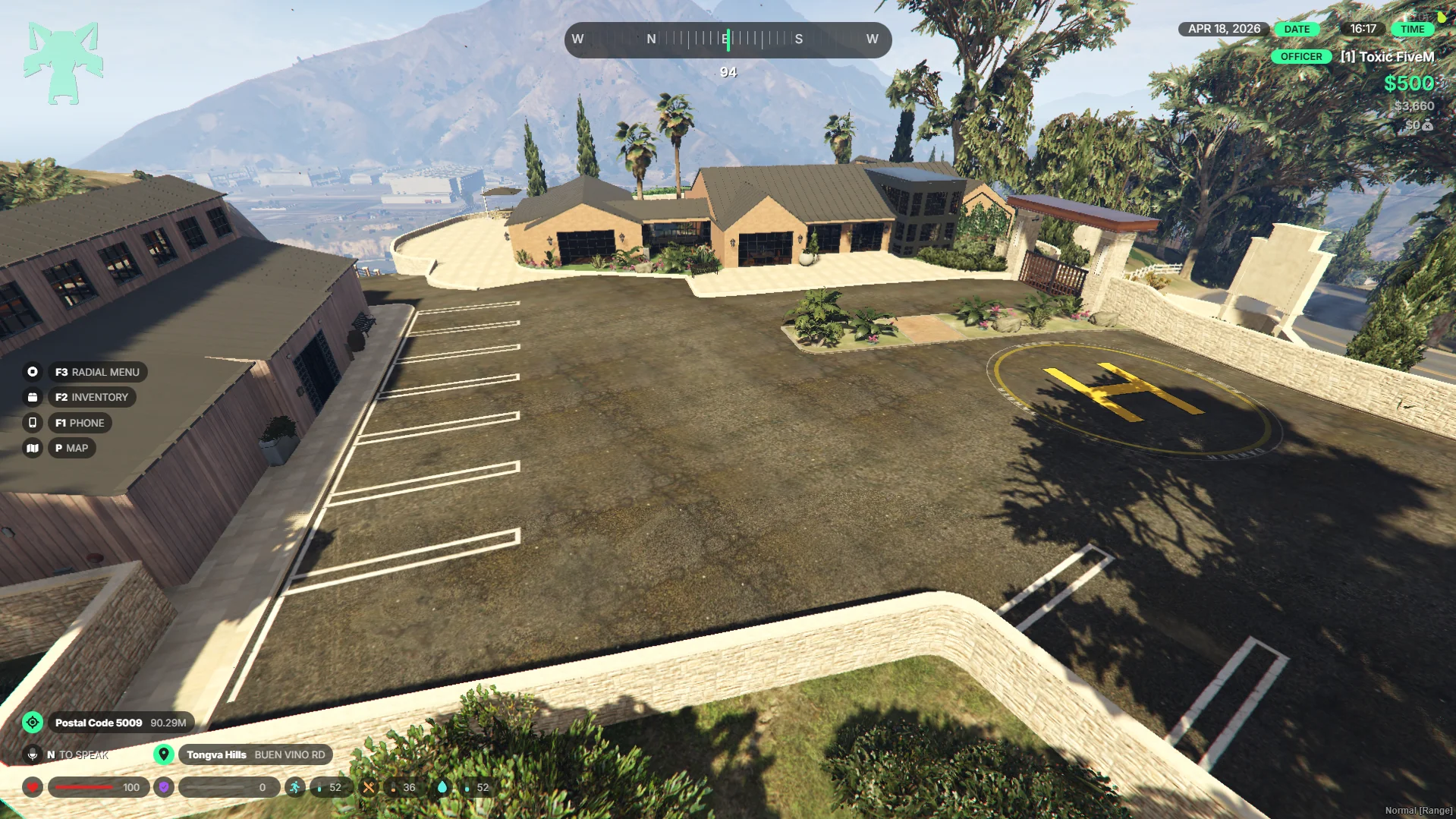Click the teal server logo
The image size is (1456, 819).
click(63, 62)
